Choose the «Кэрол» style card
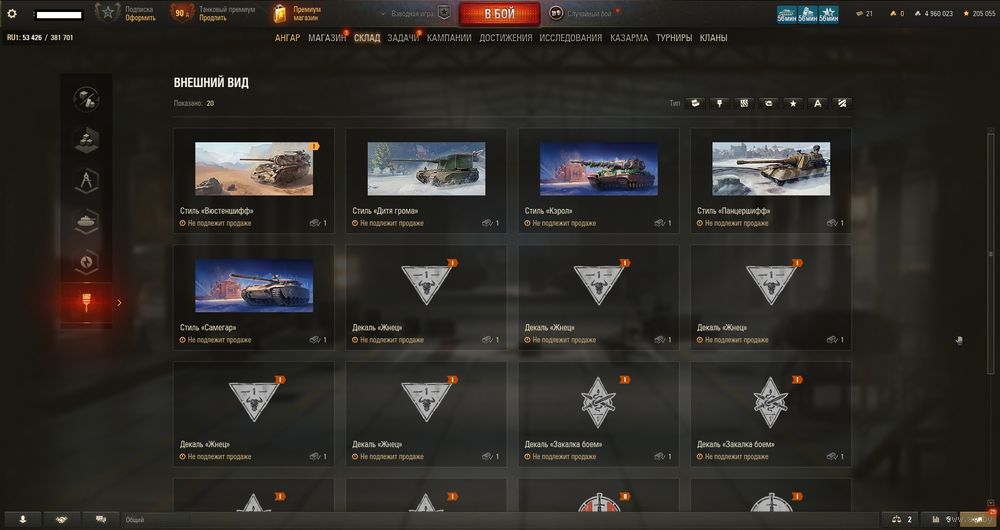1000x530 pixels. 598,168
